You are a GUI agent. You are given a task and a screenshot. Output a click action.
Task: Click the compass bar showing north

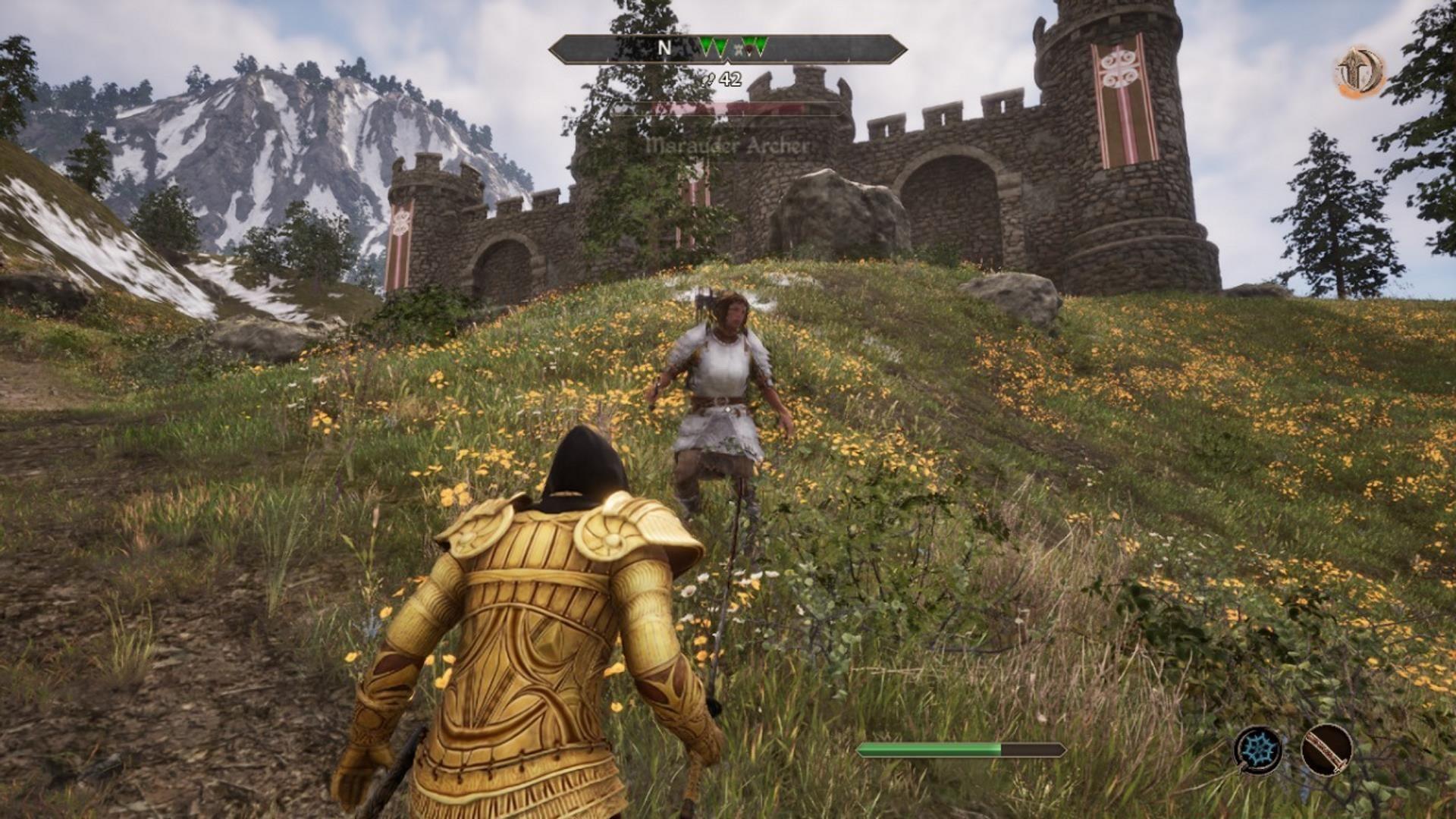(x=727, y=49)
